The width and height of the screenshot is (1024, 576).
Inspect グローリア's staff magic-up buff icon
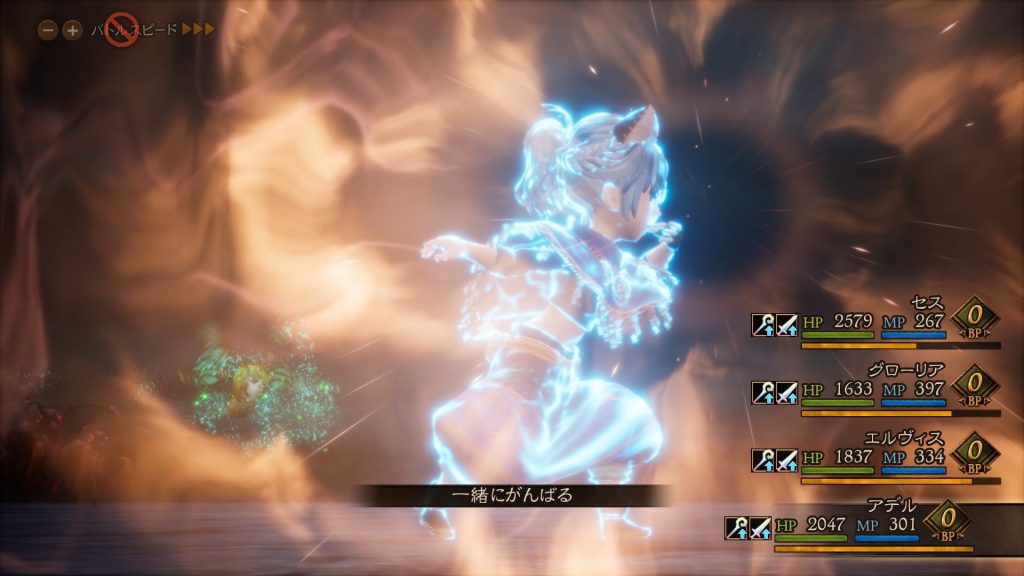pos(764,391)
